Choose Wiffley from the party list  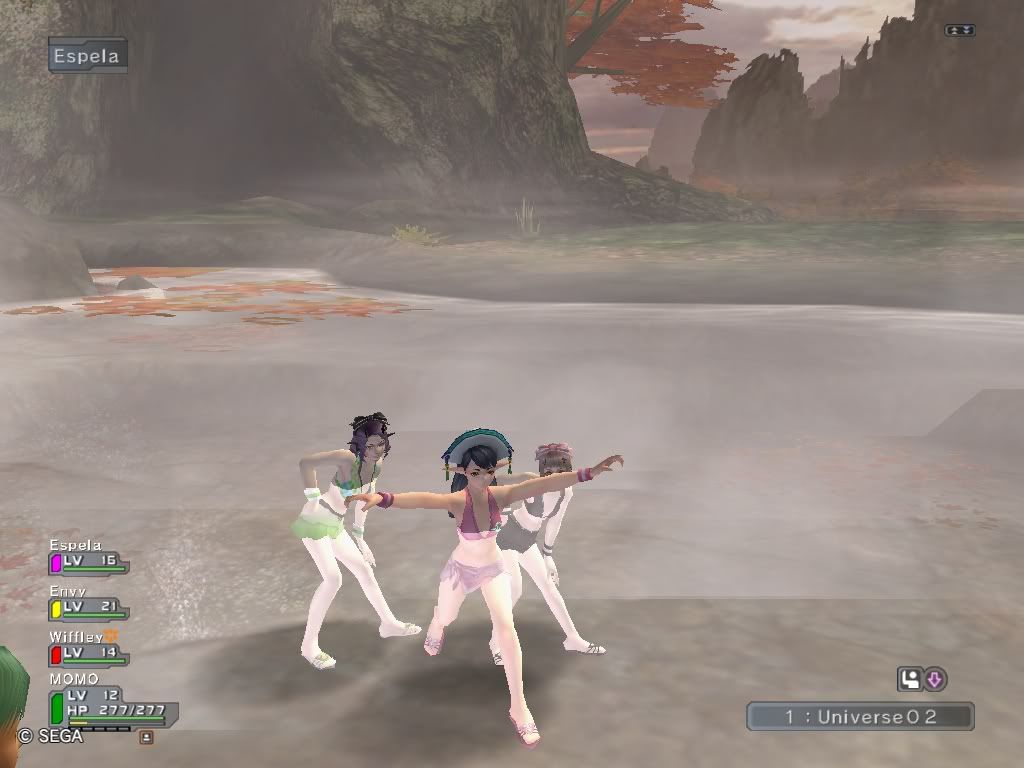(88, 652)
